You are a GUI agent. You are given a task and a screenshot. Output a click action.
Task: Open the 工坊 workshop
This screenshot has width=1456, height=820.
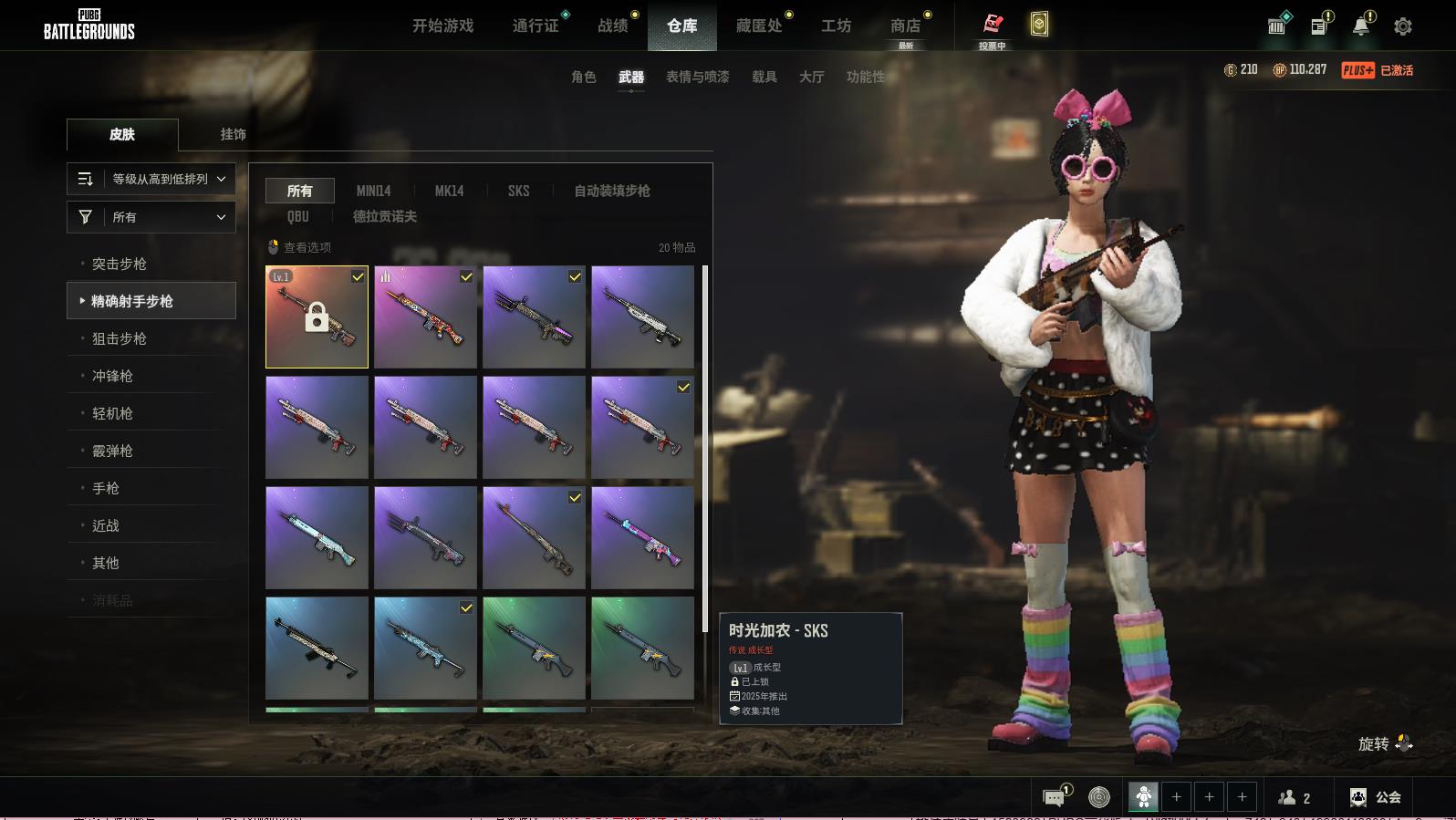(x=836, y=26)
